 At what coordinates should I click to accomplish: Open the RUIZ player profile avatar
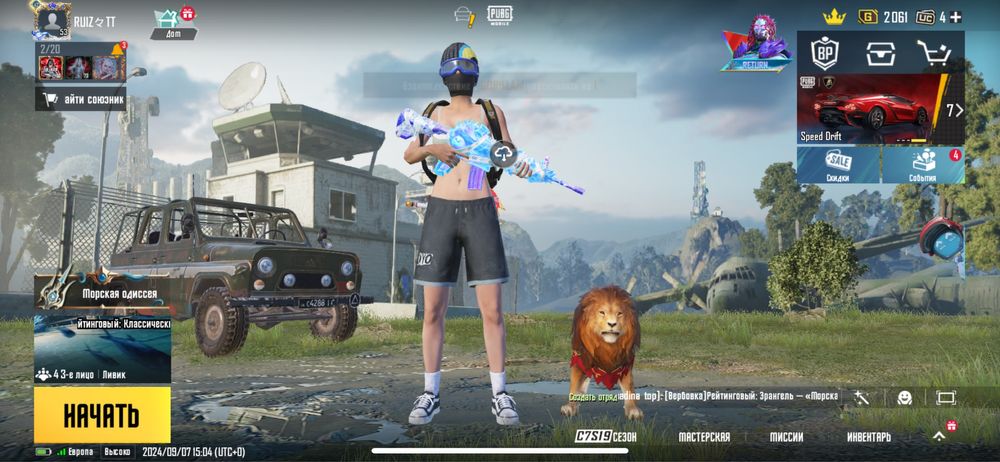pos(53,21)
